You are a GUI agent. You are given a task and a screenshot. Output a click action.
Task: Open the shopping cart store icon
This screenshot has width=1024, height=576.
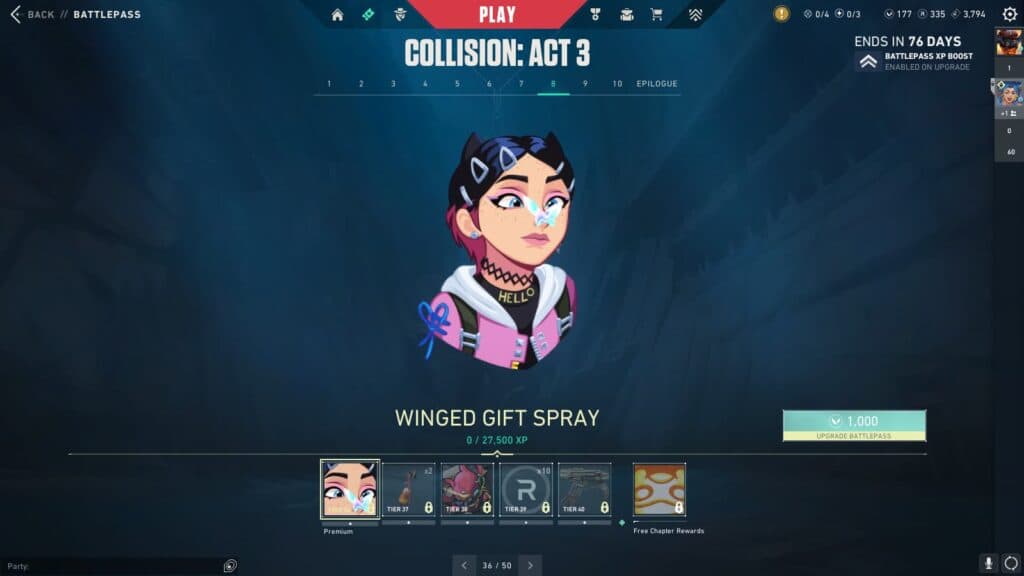click(656, 15)
